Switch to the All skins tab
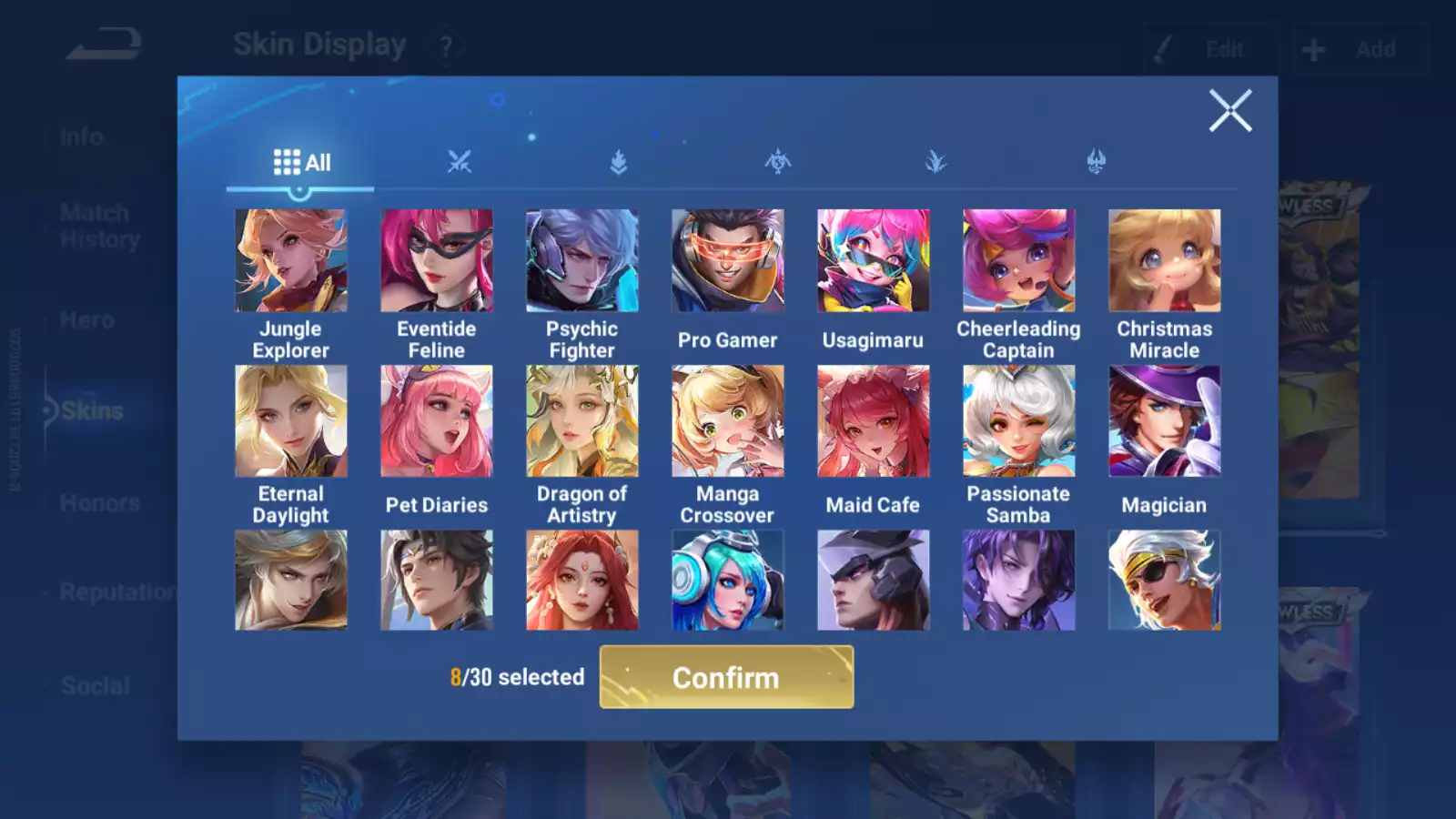The width and height of the screenshot is (1456, 819). 301,163
